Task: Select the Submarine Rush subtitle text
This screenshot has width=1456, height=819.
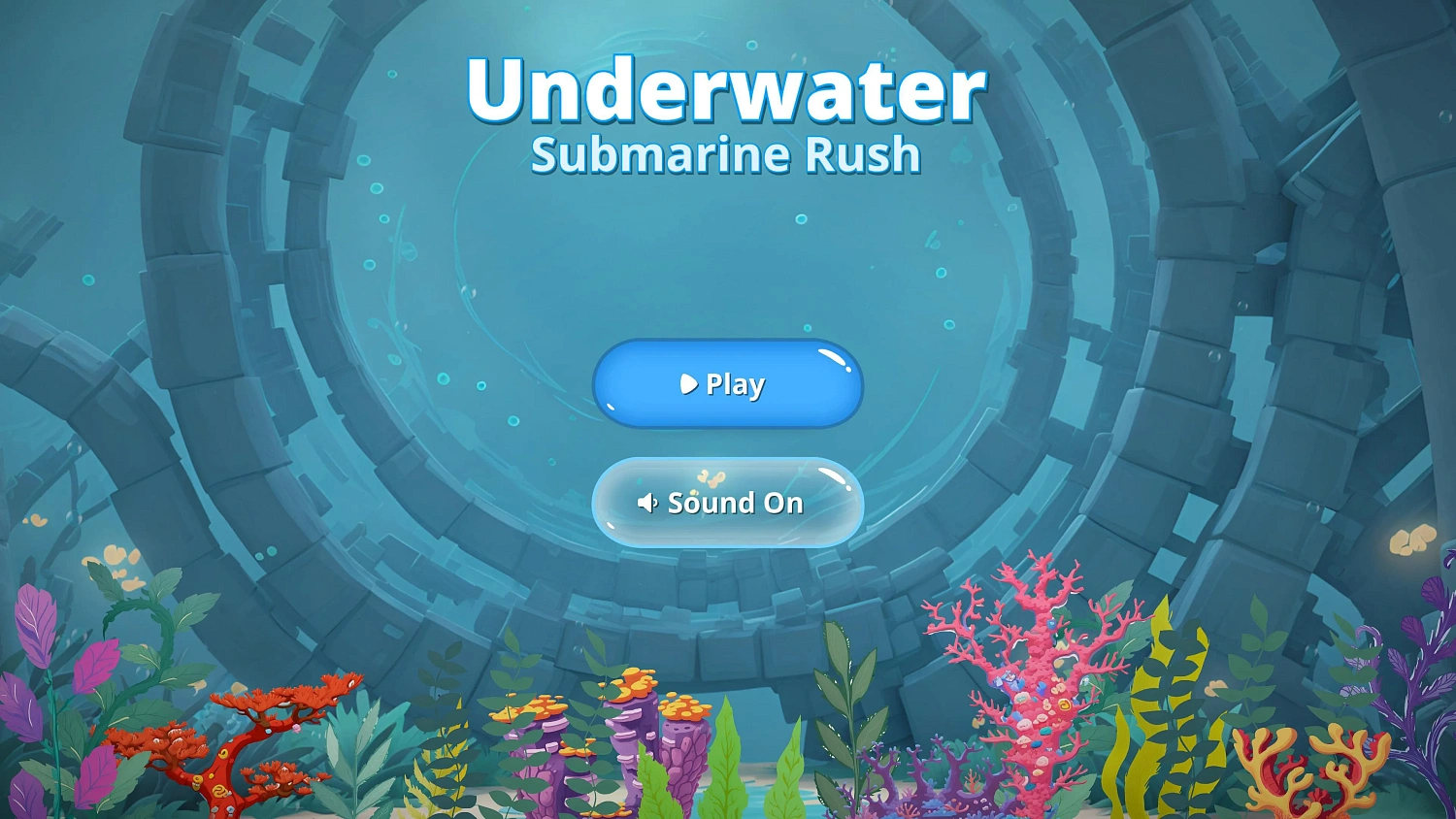Action: coord(726,153)
